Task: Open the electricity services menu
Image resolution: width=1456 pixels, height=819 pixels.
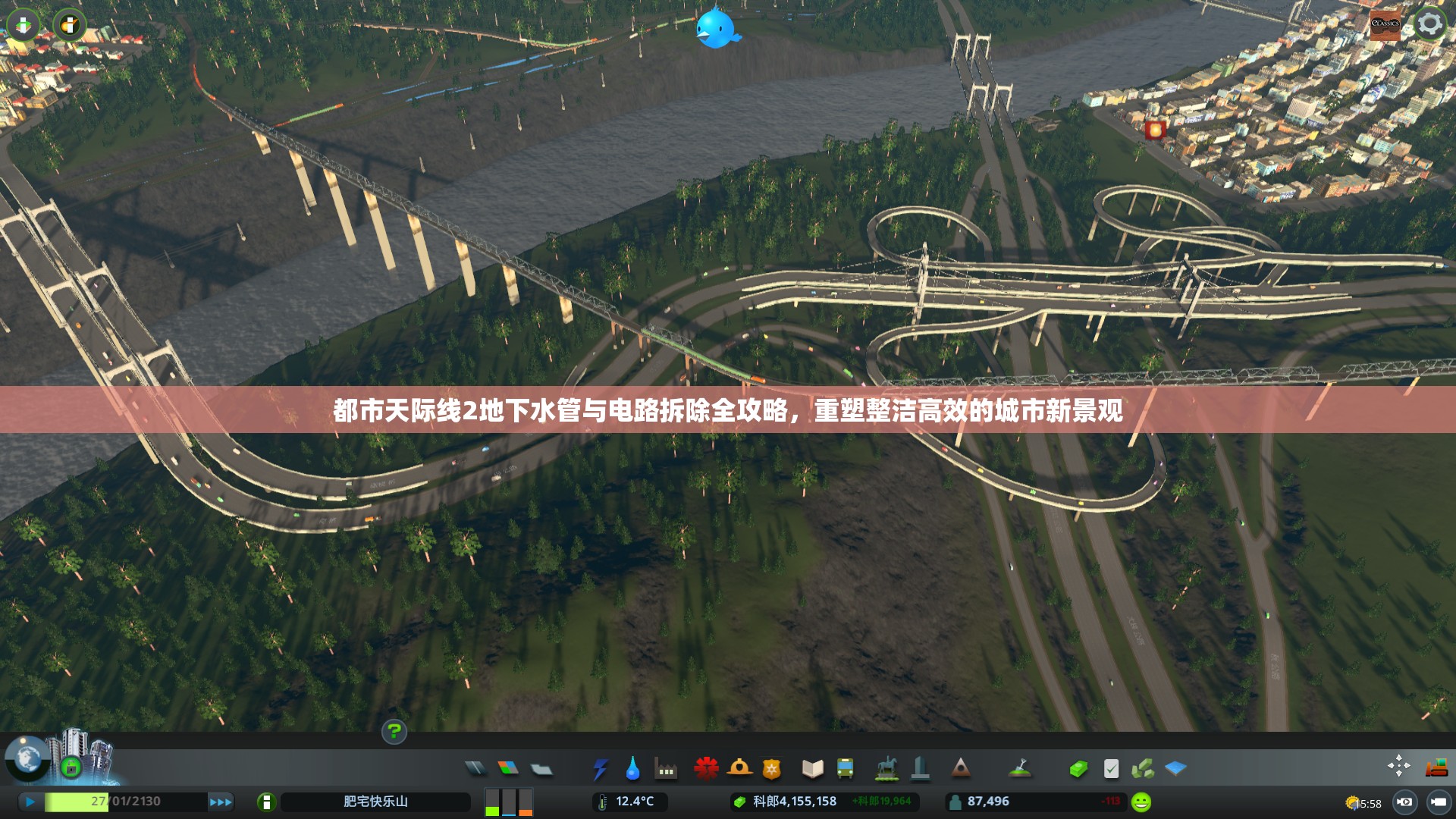Action: tap(601, 768)
